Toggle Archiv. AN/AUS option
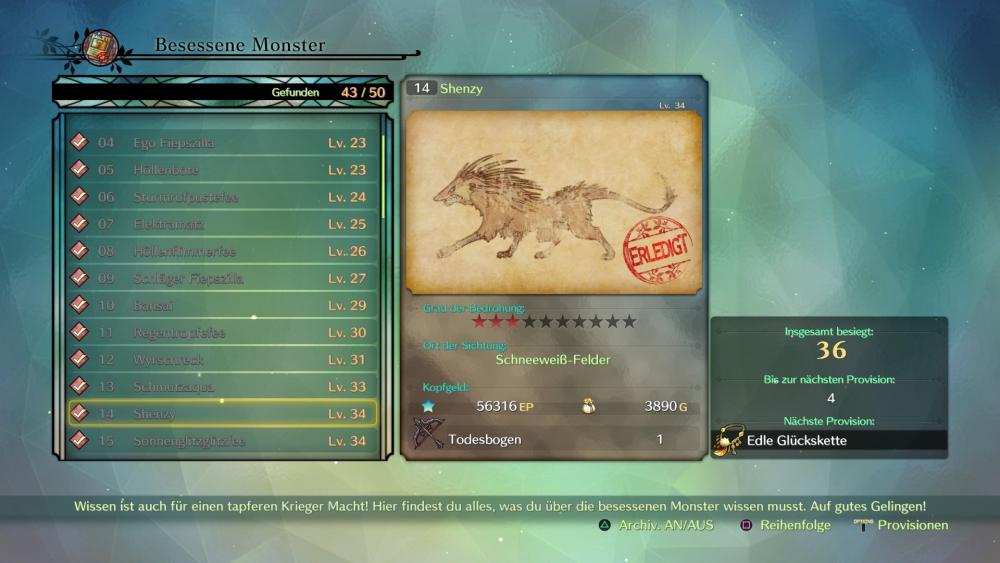1000x563 pixels. click(x=656, y=525)
